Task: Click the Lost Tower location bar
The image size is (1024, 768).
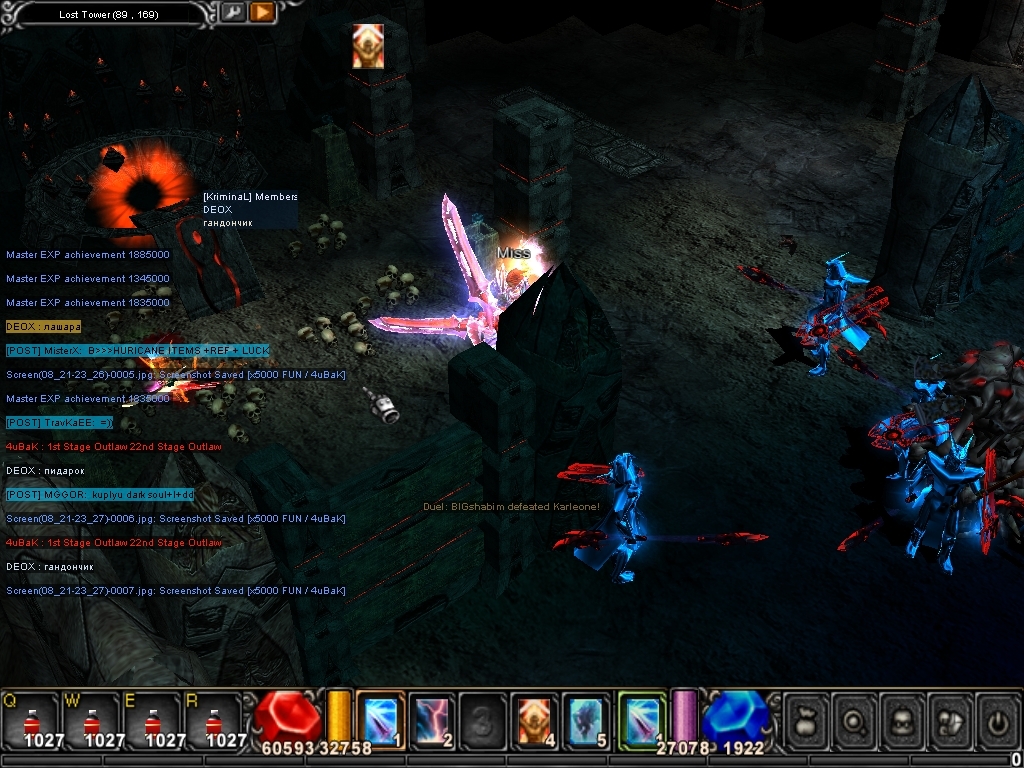Action: coord(110,14)
